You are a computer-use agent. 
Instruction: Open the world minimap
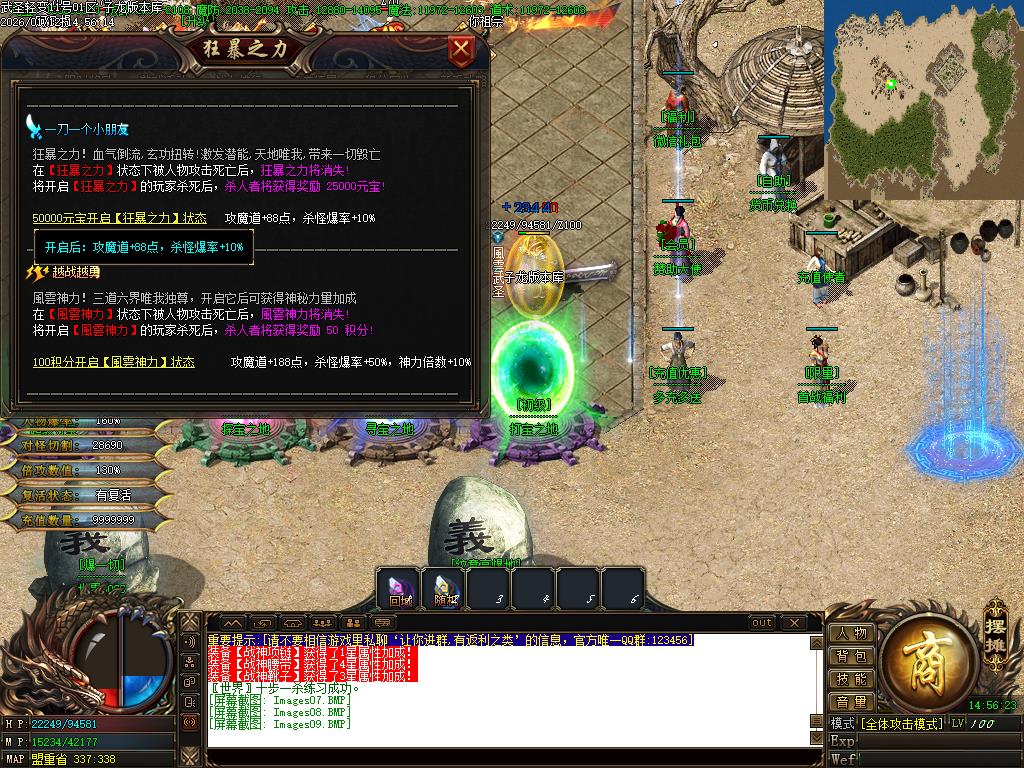coord(923,100)
